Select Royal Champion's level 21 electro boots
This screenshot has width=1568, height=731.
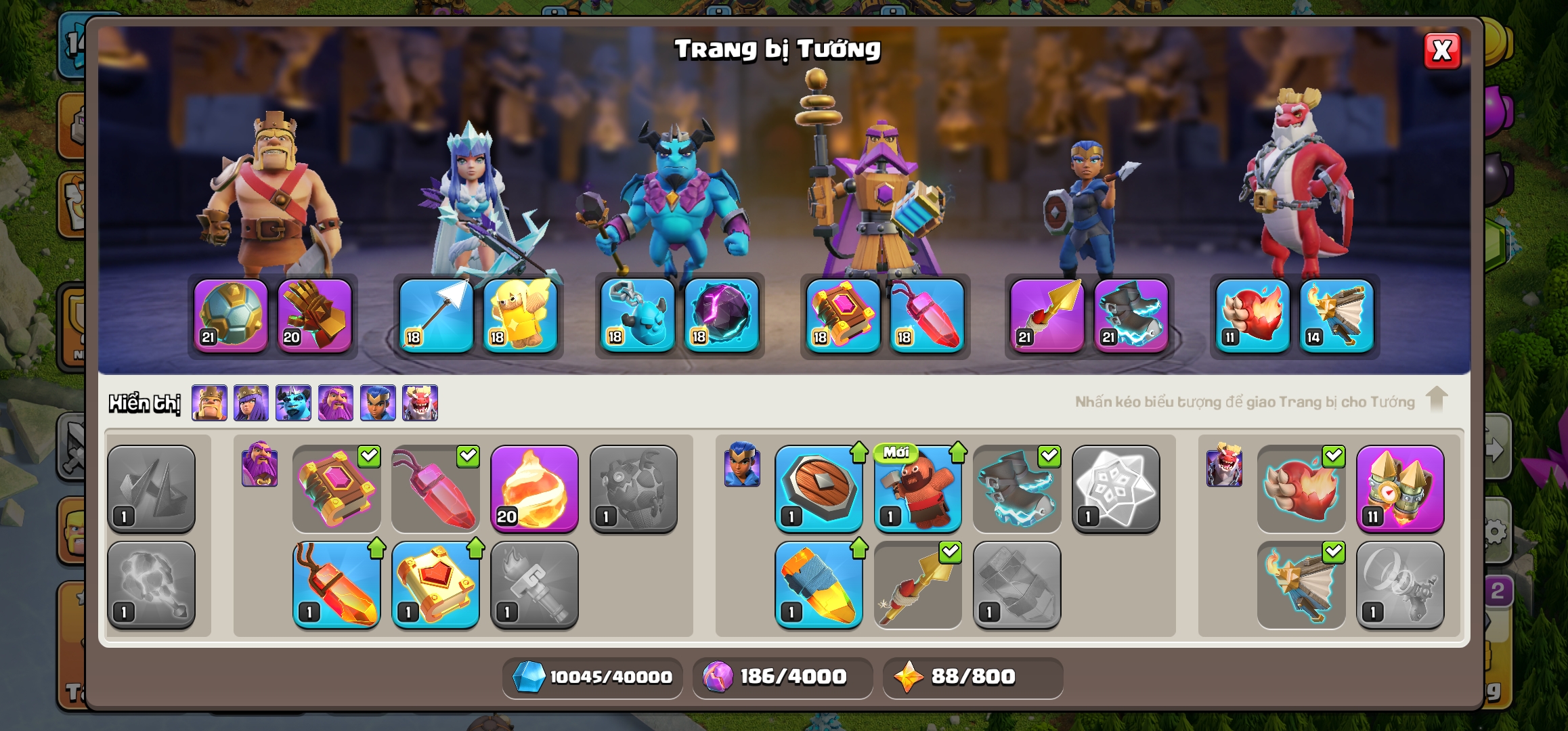click(1131, 315)
